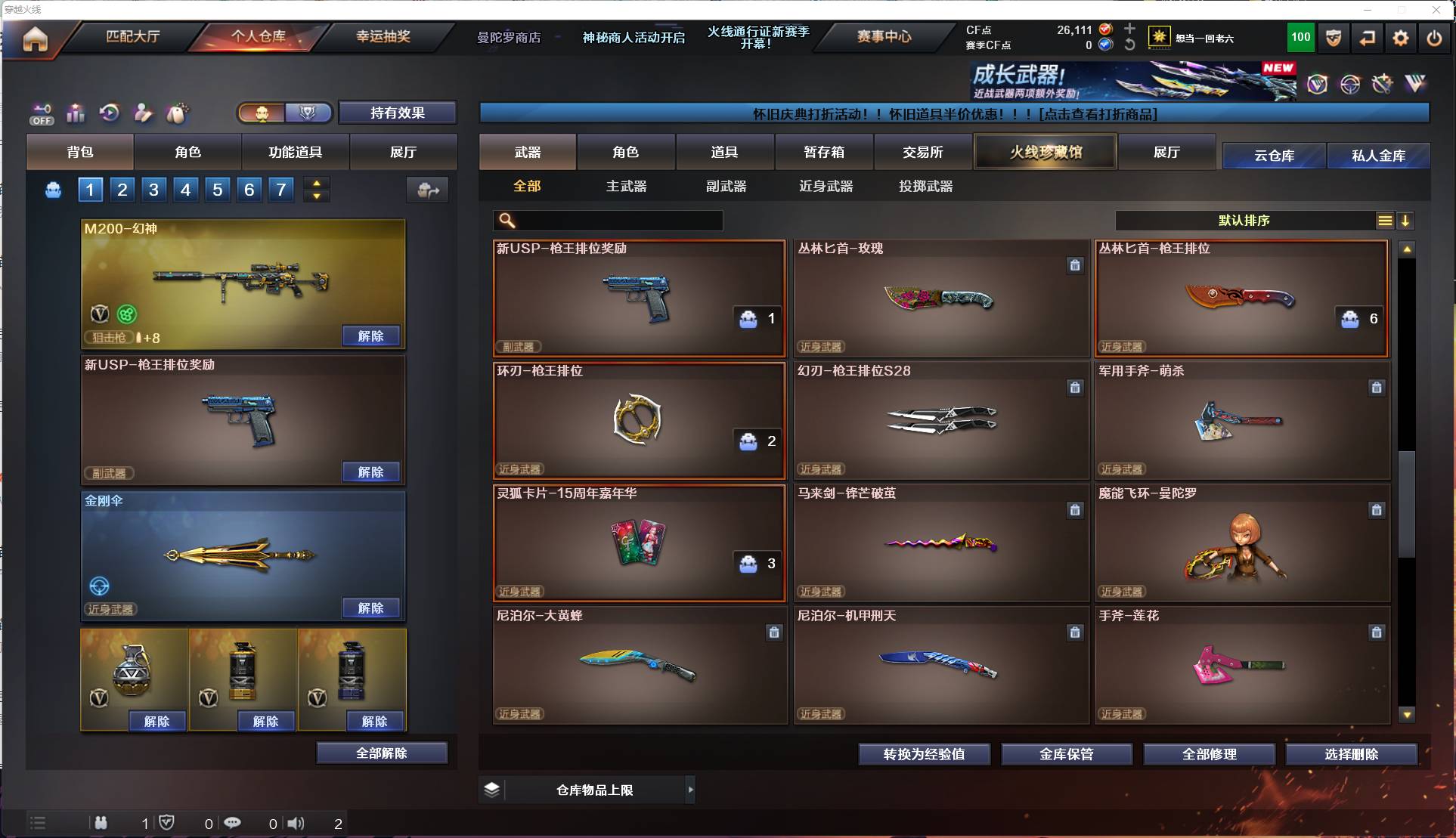Select the wrench repair event icon below NEW banner

[x=1383, y=85]
